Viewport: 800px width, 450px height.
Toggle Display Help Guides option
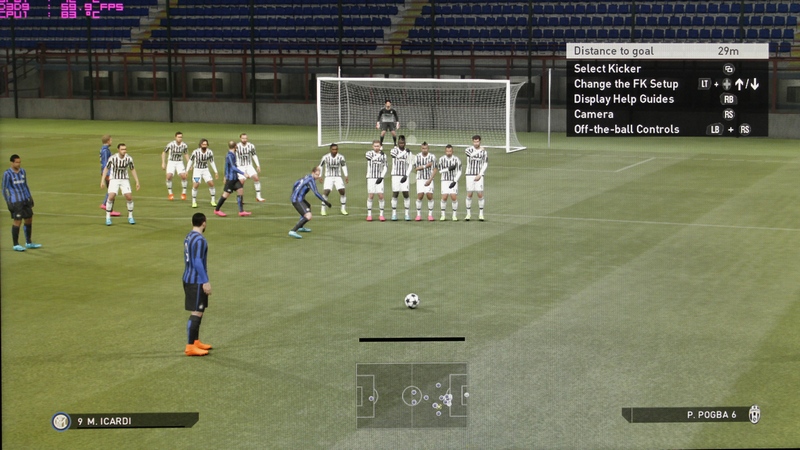[624, 99]
